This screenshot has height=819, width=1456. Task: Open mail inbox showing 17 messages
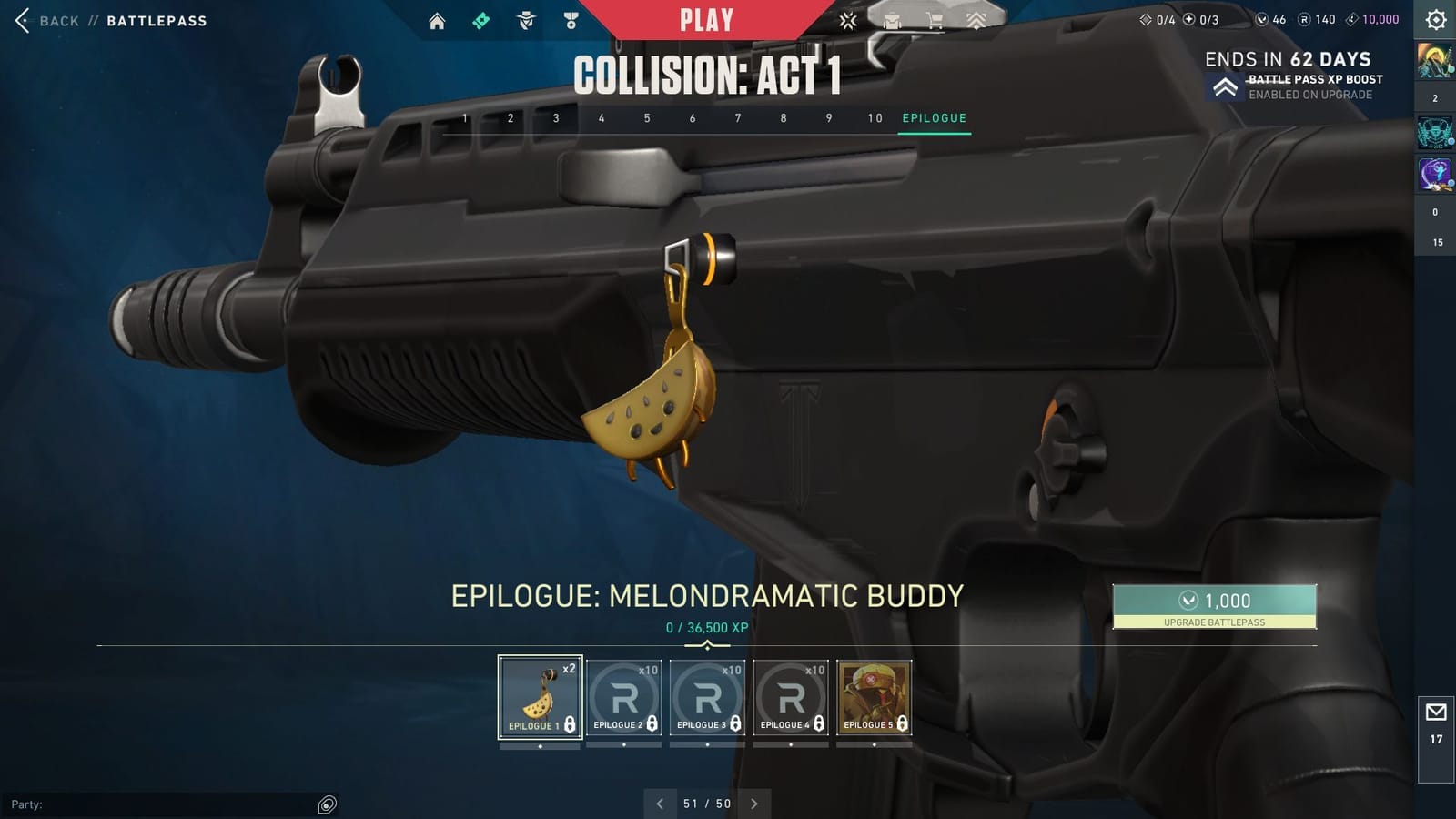[x=1435, y=712]
